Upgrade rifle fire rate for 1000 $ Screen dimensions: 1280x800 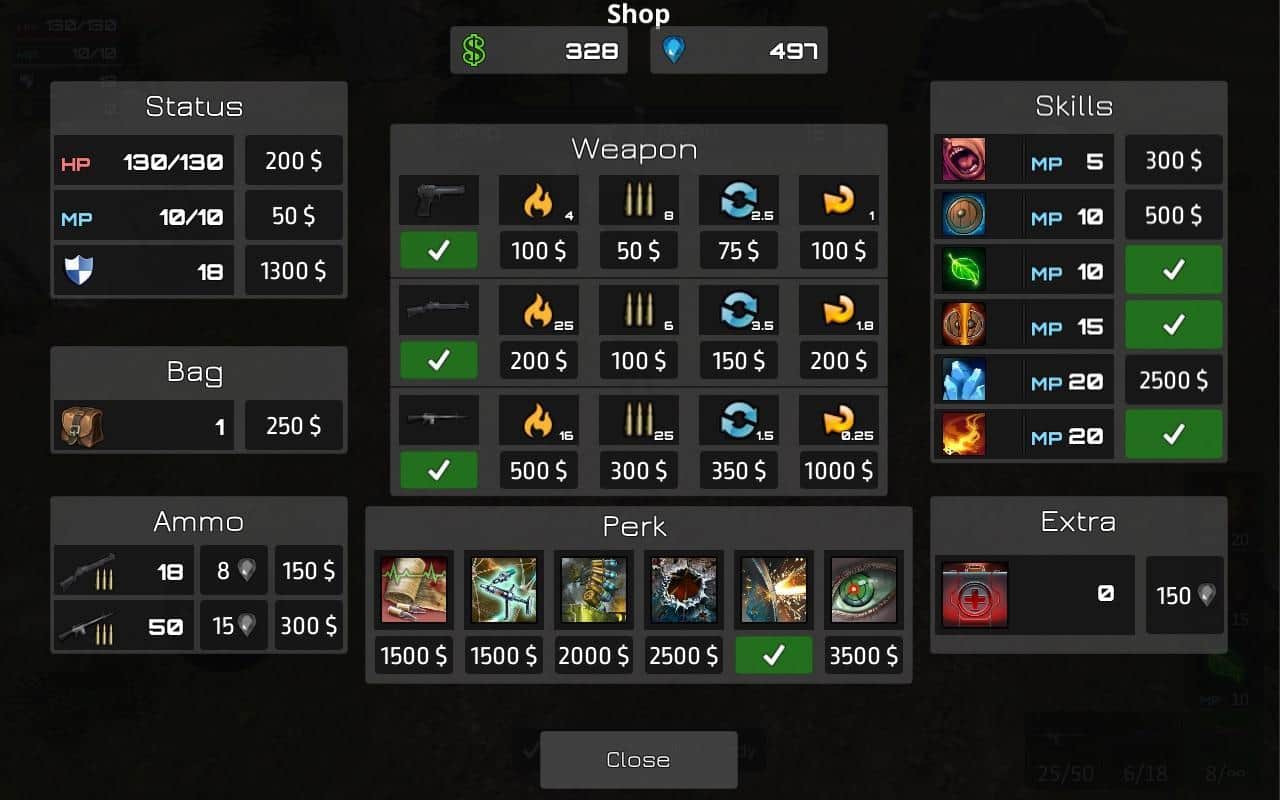click(x=838, y=471)
